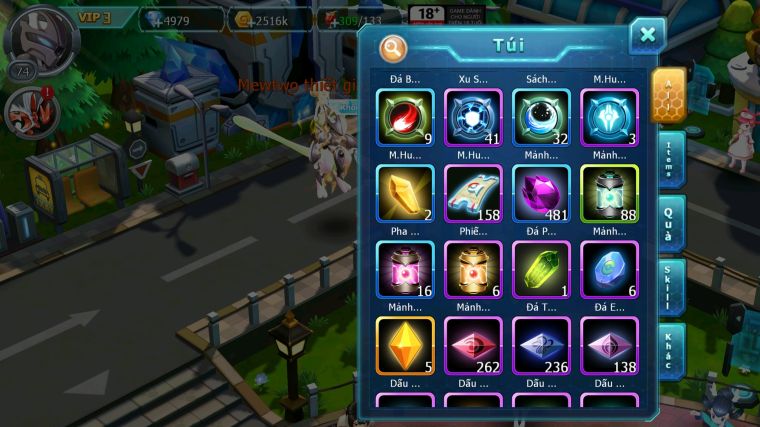Select the ticket item with count 158
The width and height of the screenshot is (760, 427).
[x=473, y=193]
